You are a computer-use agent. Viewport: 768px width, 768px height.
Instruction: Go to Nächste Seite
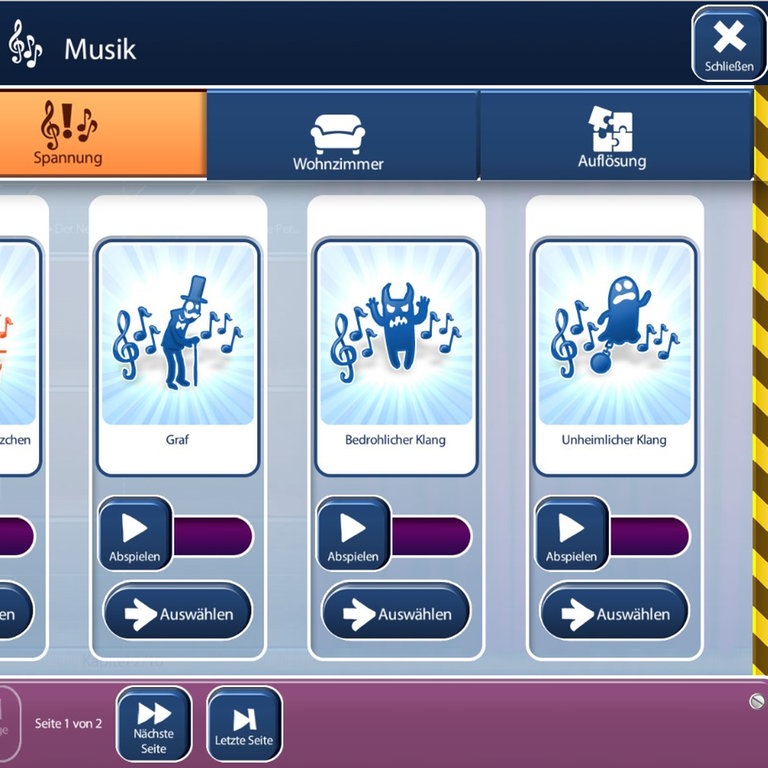click(x=154, y=723)
